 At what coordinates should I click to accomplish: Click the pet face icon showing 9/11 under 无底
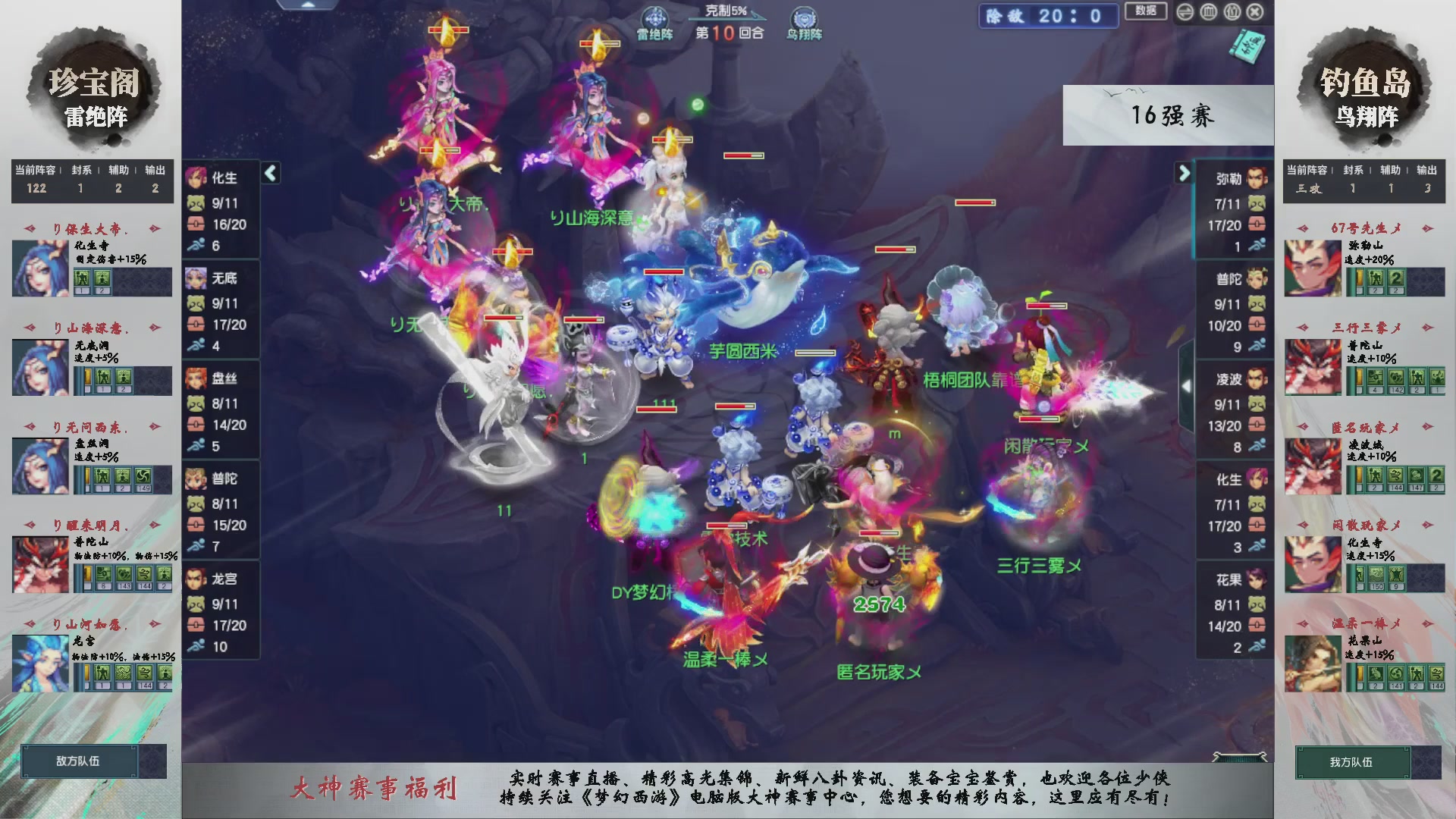[x=196, y=305]
